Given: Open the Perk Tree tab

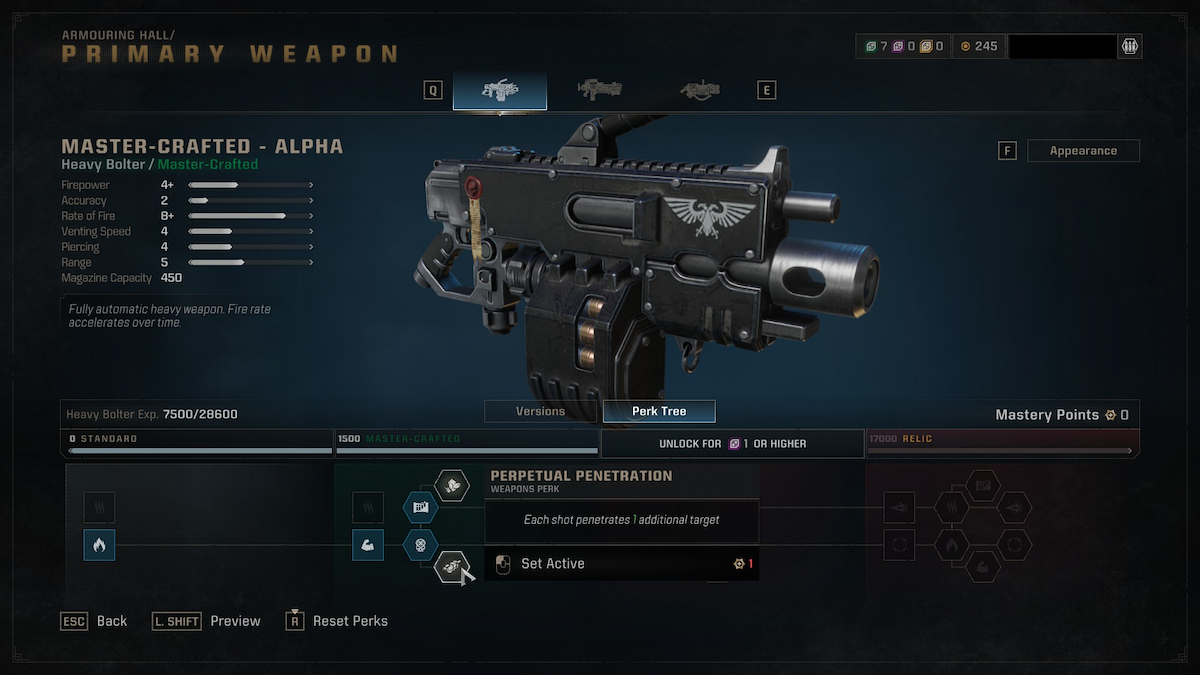Looking at the screenshot, I should point(659,411).
